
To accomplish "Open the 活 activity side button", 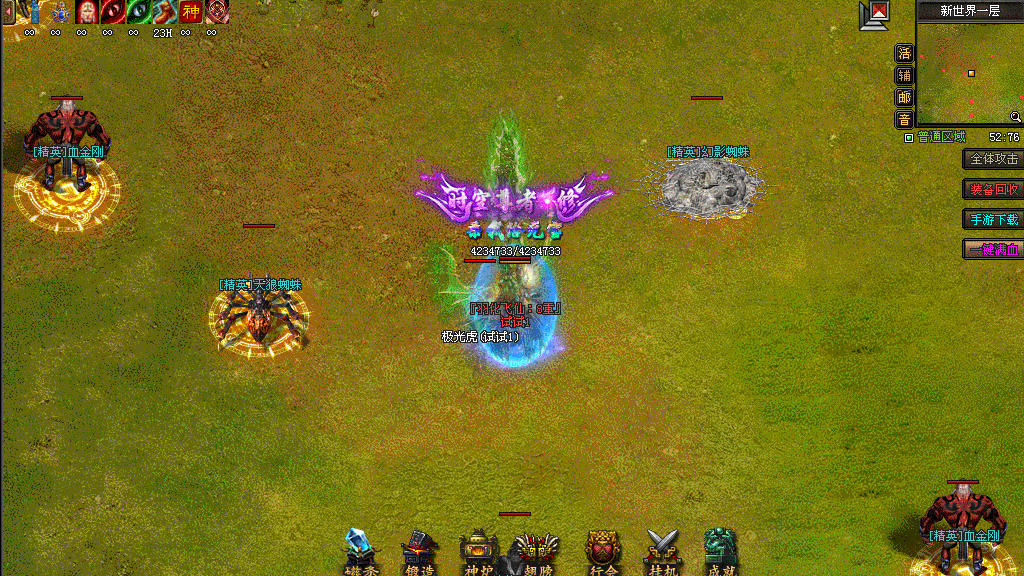I will tap(904, 53).
